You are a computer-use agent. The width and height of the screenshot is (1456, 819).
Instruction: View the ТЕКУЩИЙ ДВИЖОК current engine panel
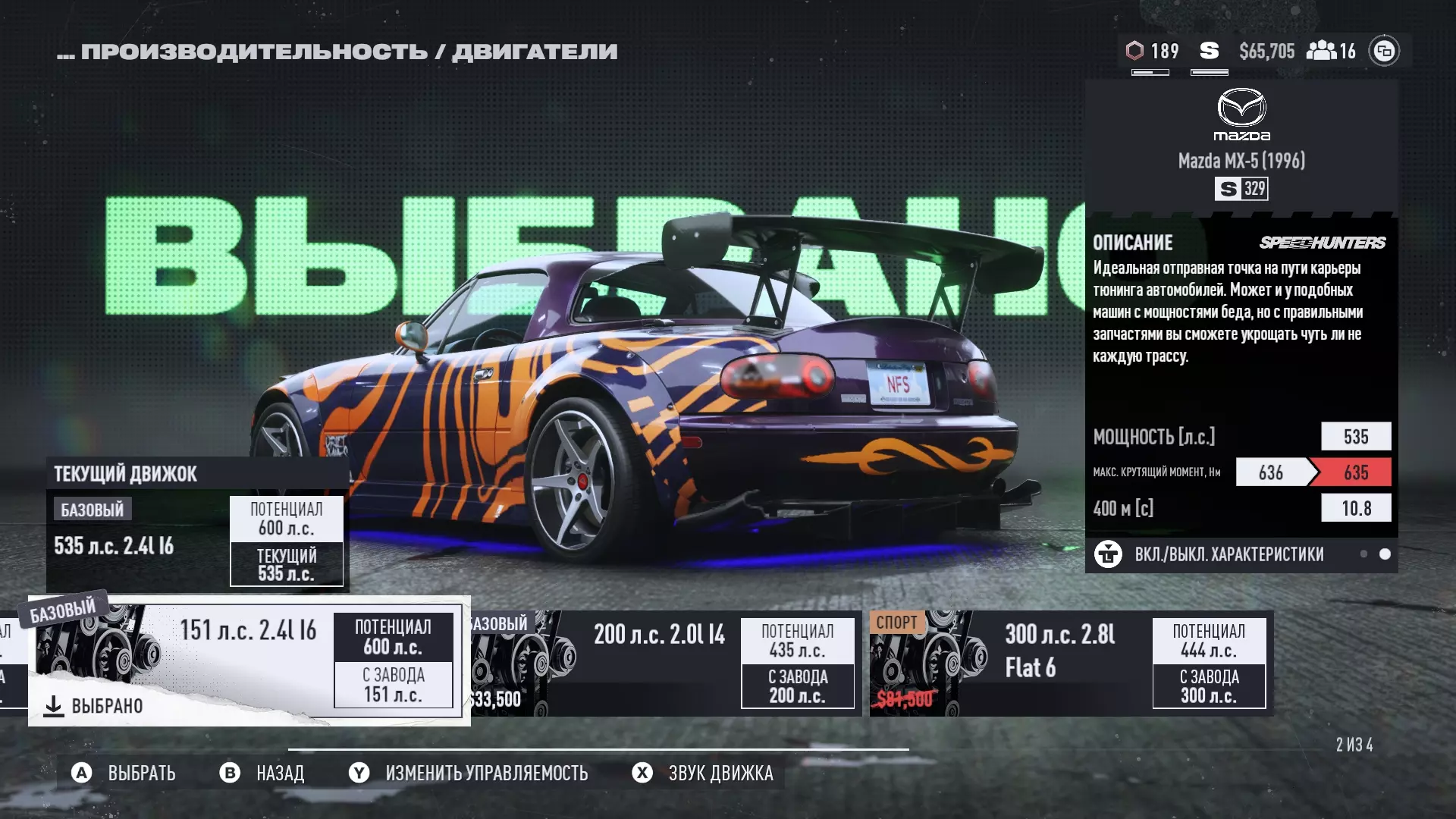coord(197,524)
